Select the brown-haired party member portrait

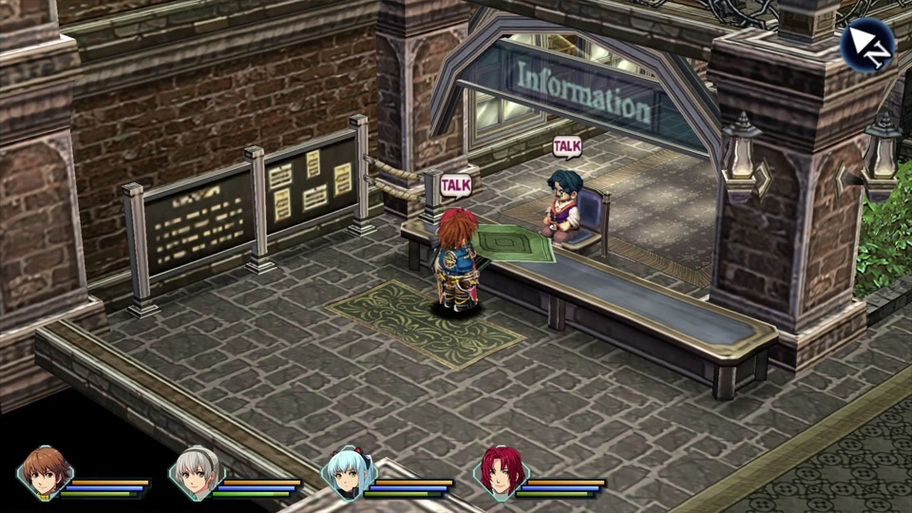(x=45, y=472)
